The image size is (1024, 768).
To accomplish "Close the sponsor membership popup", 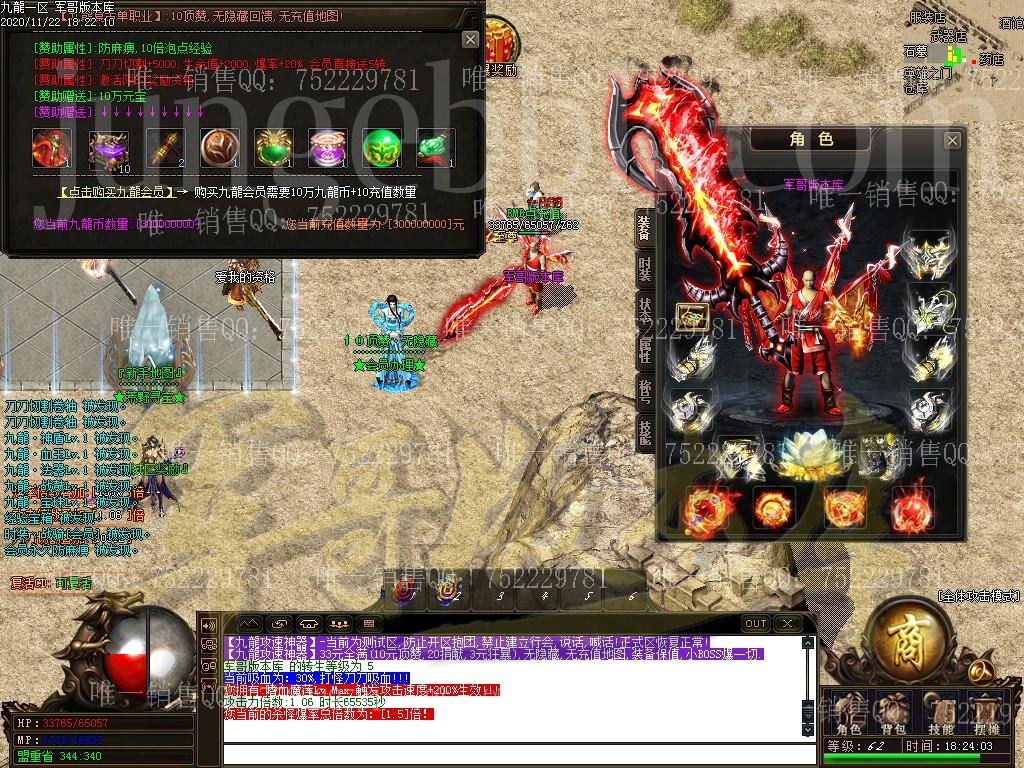I will (x=470, y=39).
